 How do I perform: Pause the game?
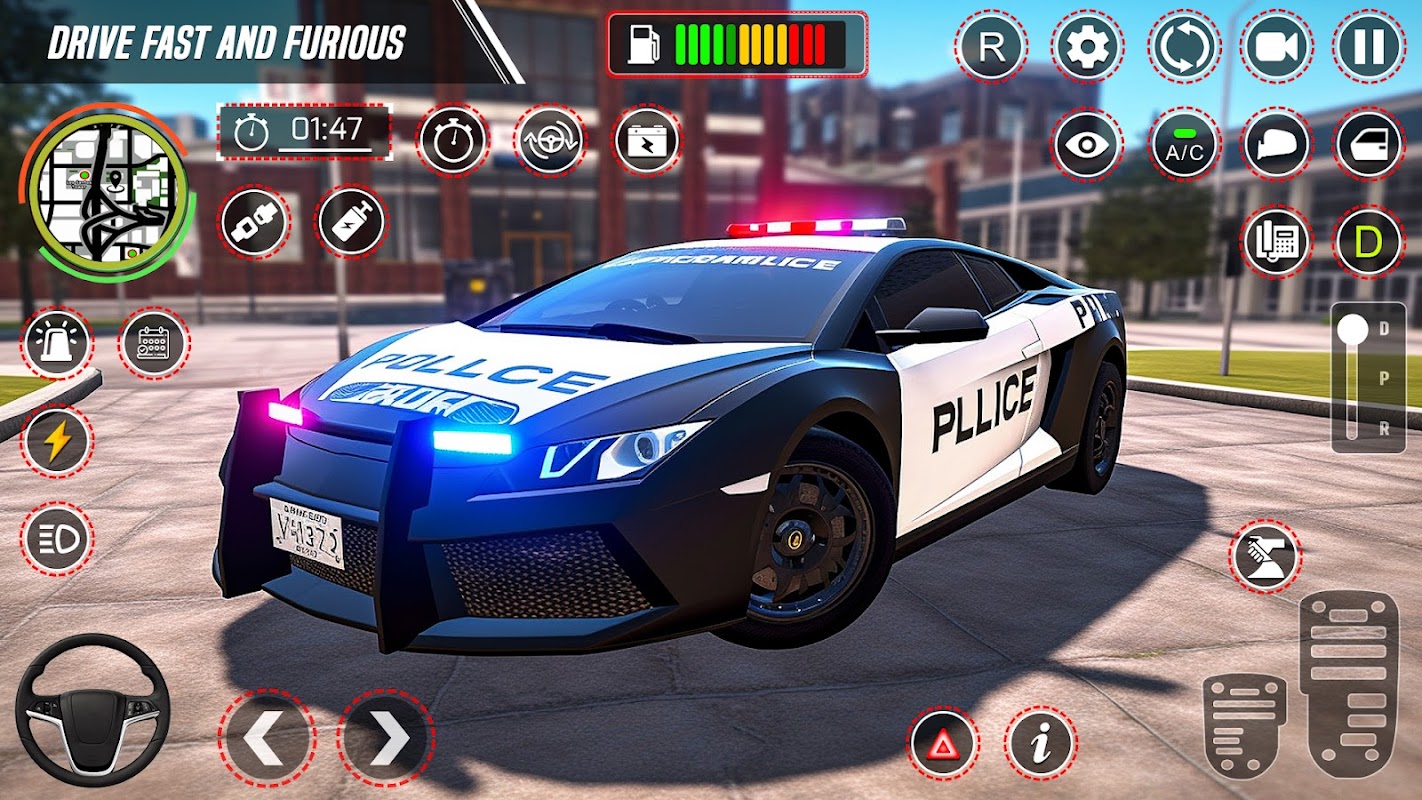1368,47
